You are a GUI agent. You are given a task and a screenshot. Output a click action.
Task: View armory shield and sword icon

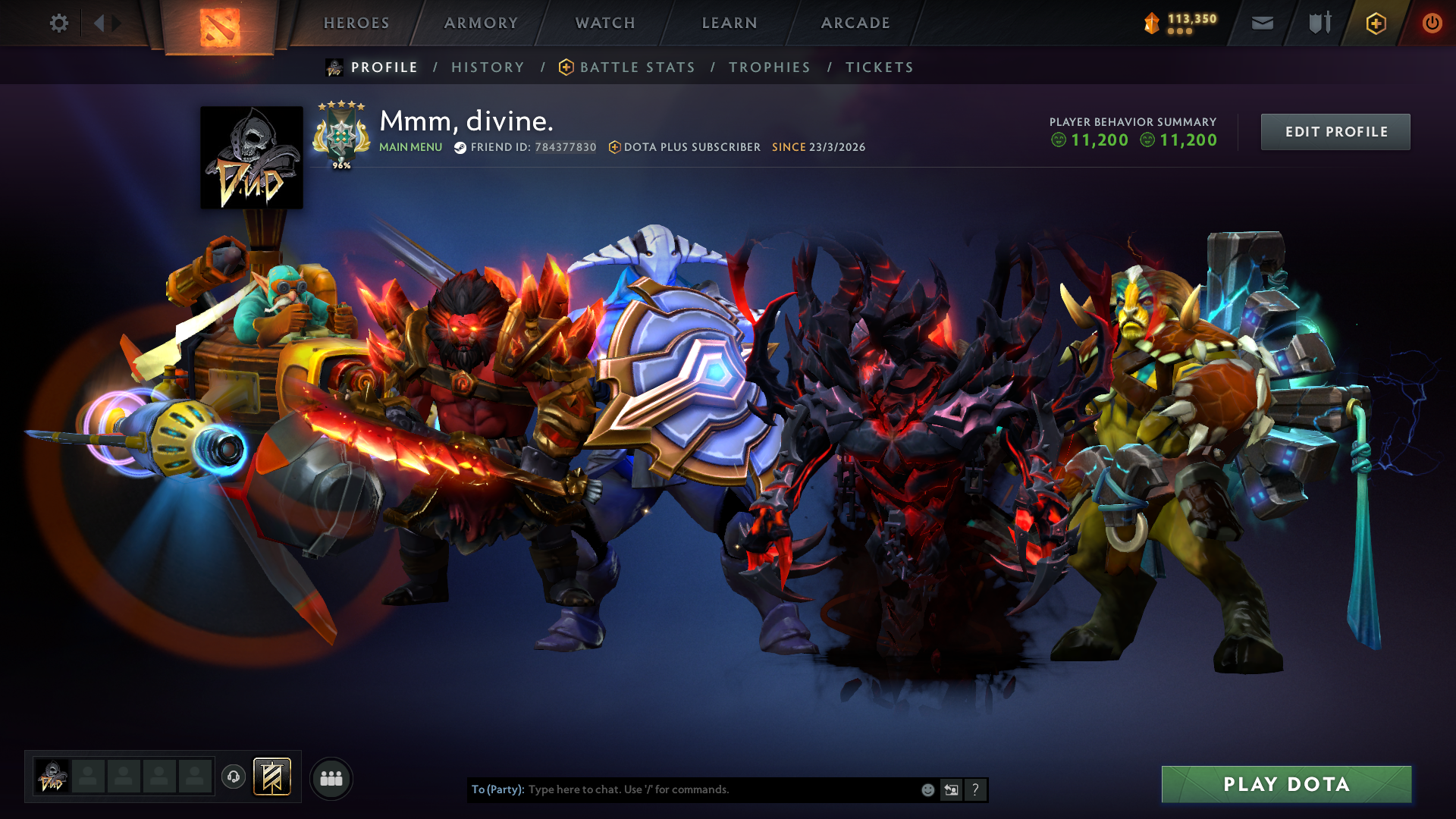pos(1317,23)
